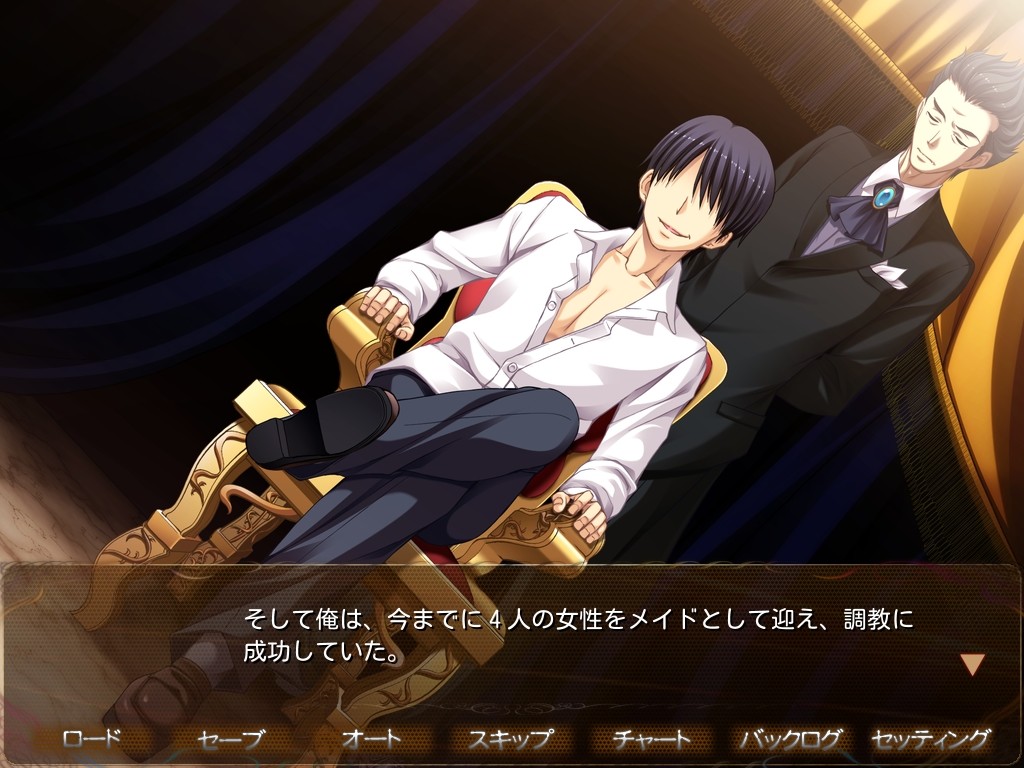This screenshot has width=1024, height=768.
Task: Show the チャート (Chart) screen
Action: 651,739
